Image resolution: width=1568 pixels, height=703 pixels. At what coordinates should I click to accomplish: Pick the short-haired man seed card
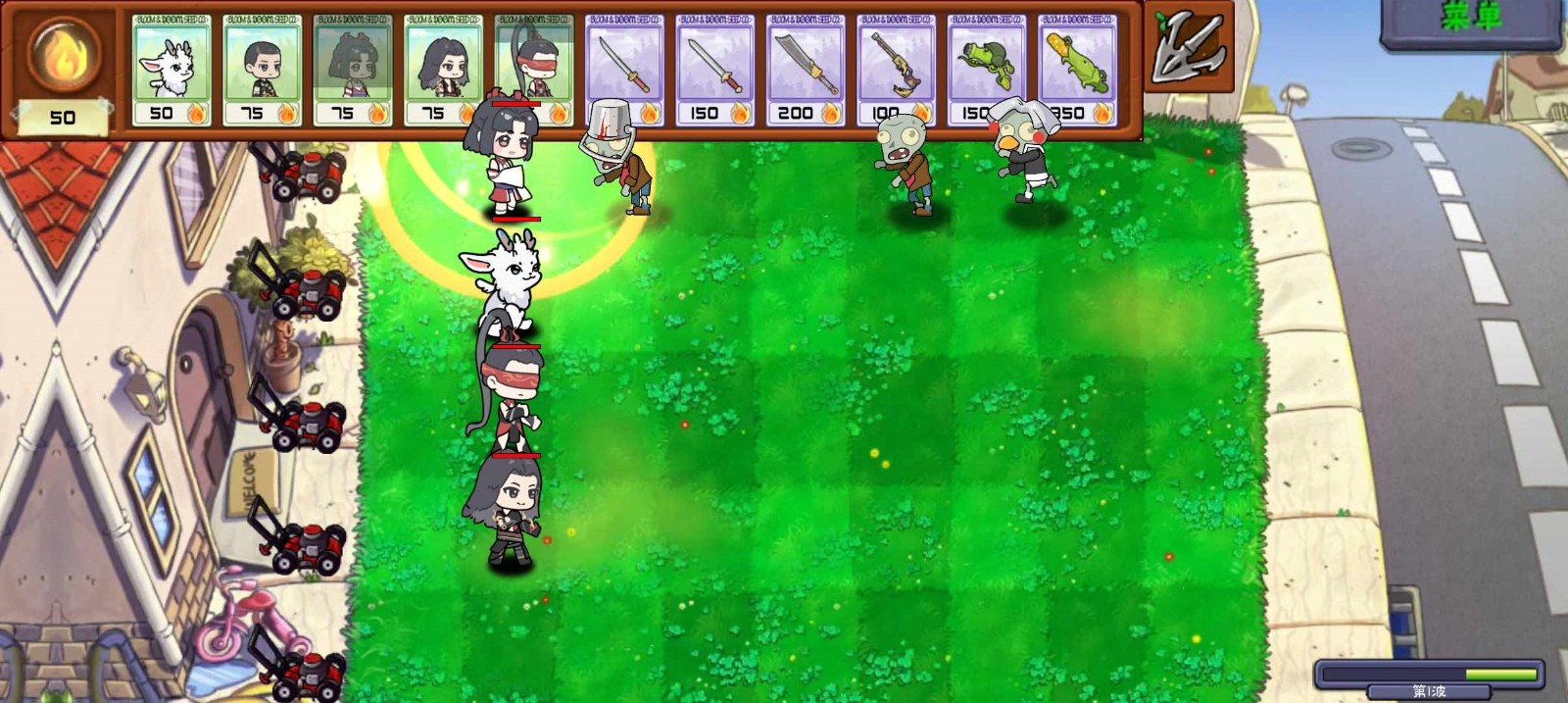(262, 69)
